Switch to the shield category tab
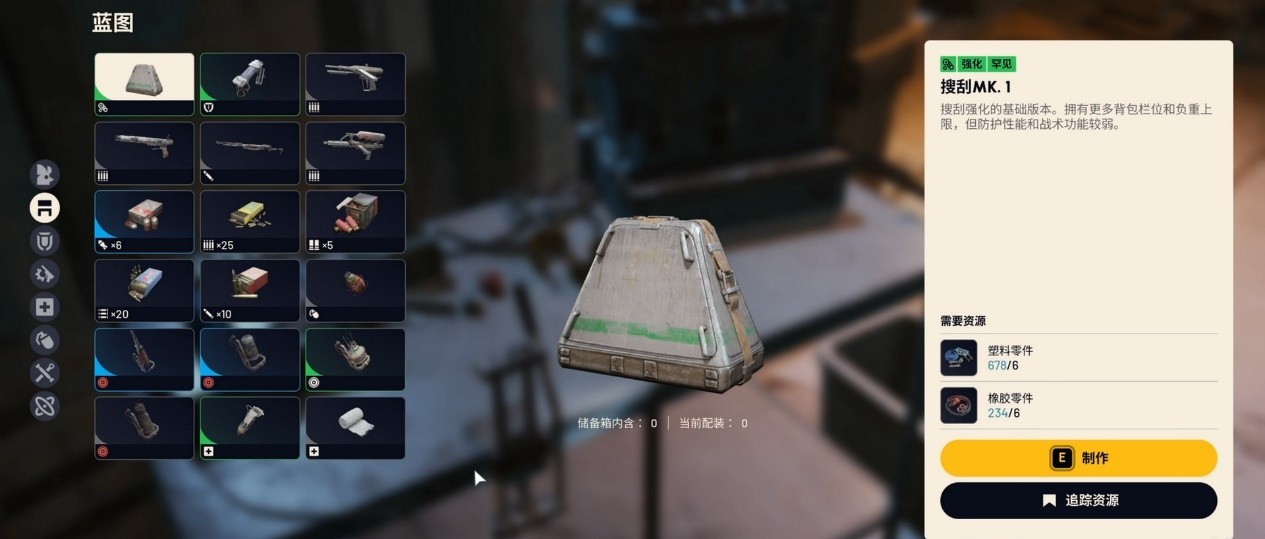This screenshot has height=539, width=1265. (45, 240)
